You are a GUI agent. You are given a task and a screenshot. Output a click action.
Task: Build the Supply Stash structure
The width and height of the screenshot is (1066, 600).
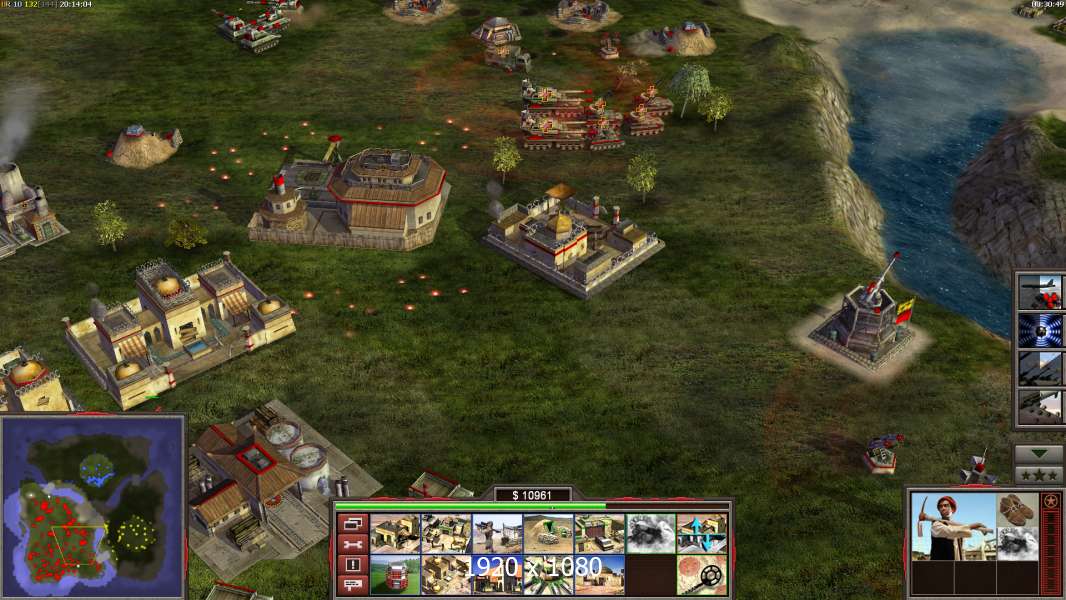(x=396, y=533)
